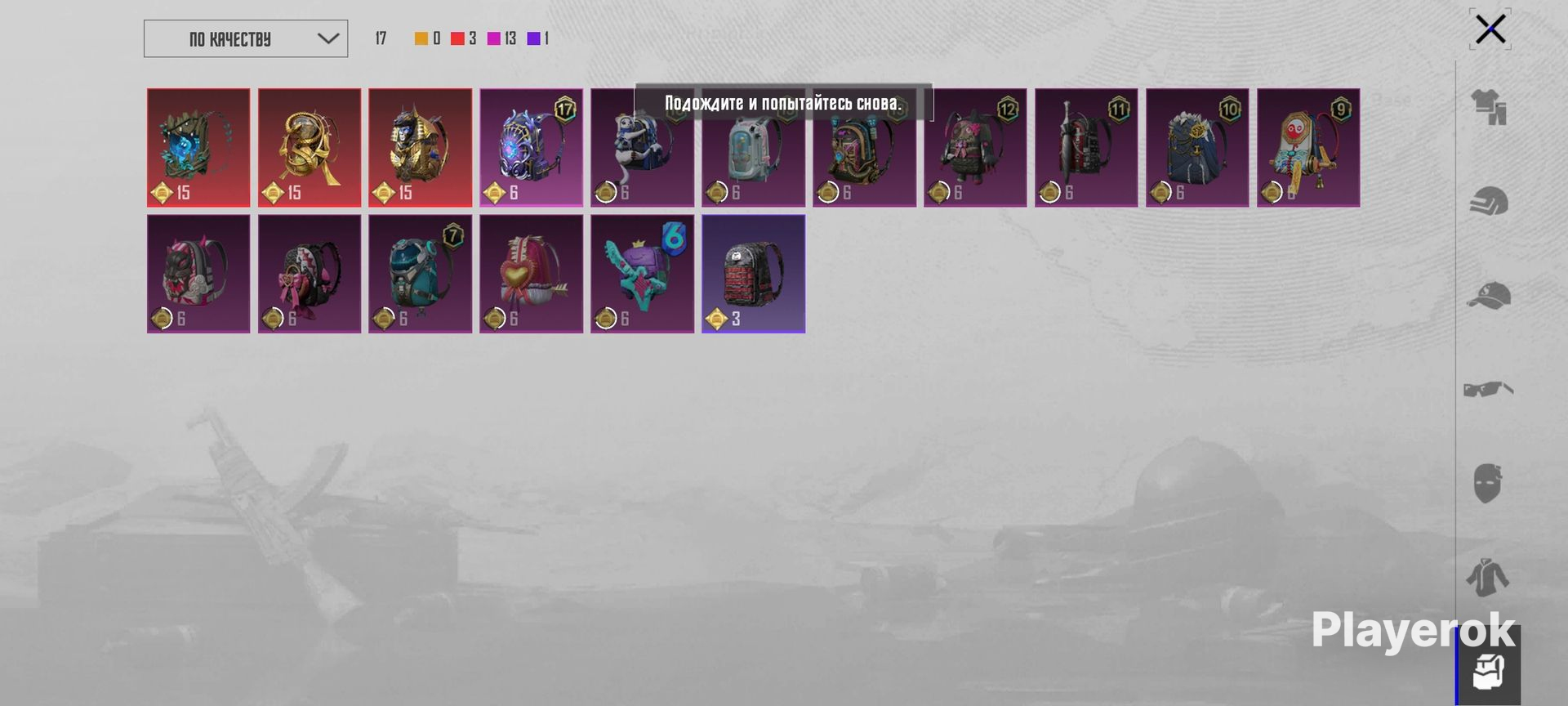The height and width of the screenshot is (706, 1568).
Task: Select the black and red plaid backpack
Action: (753, 273)
